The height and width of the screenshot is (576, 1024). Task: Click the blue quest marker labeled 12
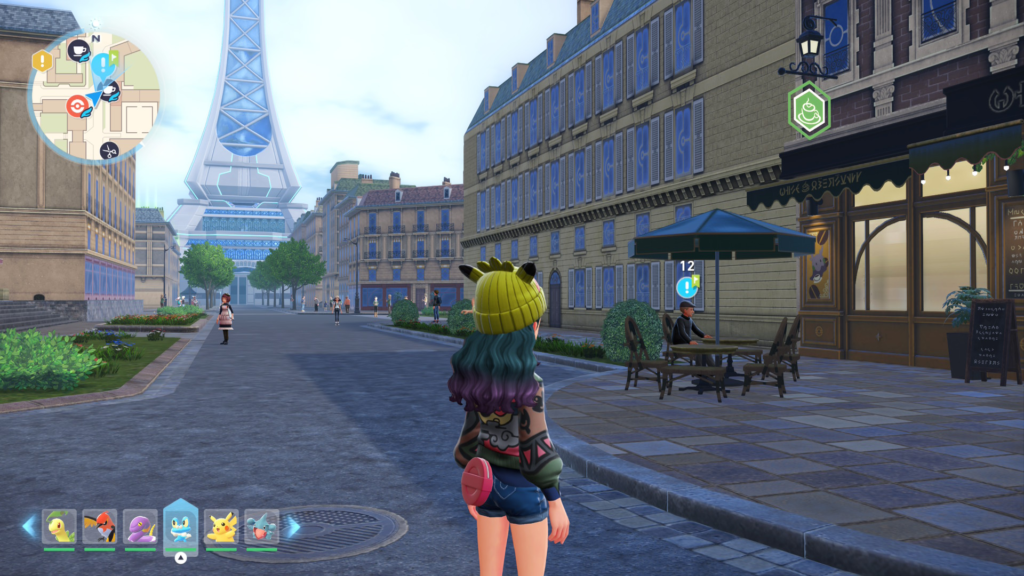coord(686,287)
